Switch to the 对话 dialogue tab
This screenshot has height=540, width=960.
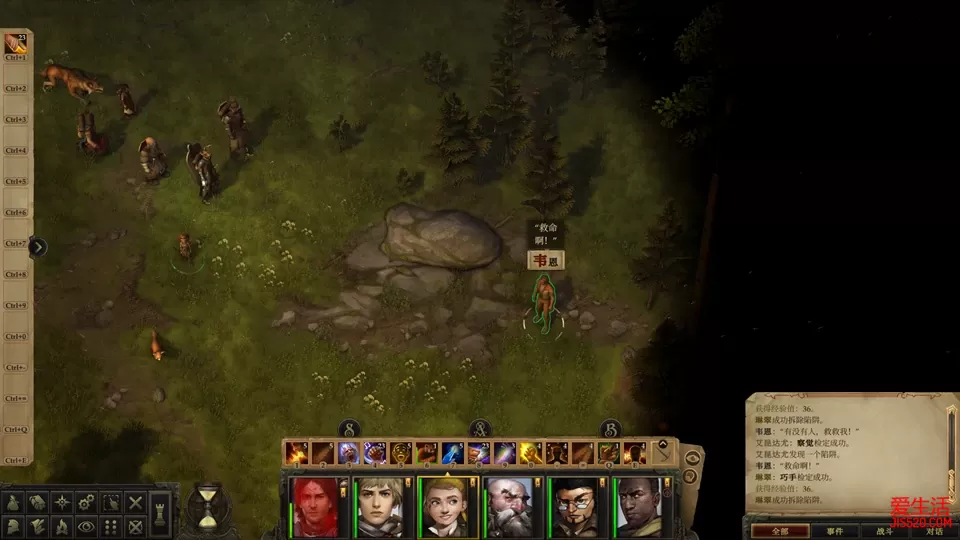click(932, 531)
